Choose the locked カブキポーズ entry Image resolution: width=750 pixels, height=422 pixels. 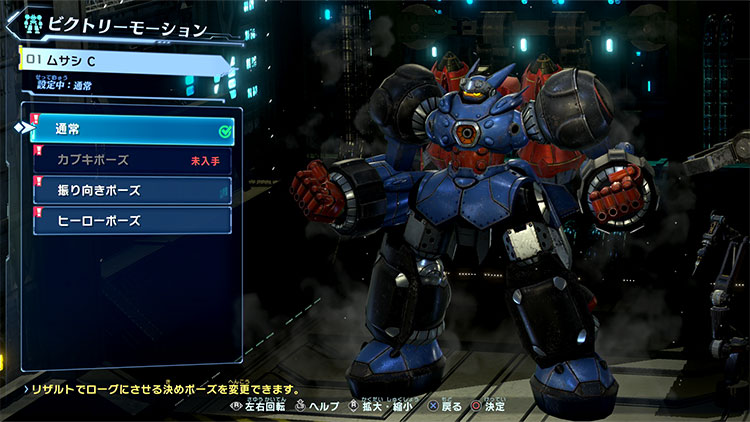point(132,160)
